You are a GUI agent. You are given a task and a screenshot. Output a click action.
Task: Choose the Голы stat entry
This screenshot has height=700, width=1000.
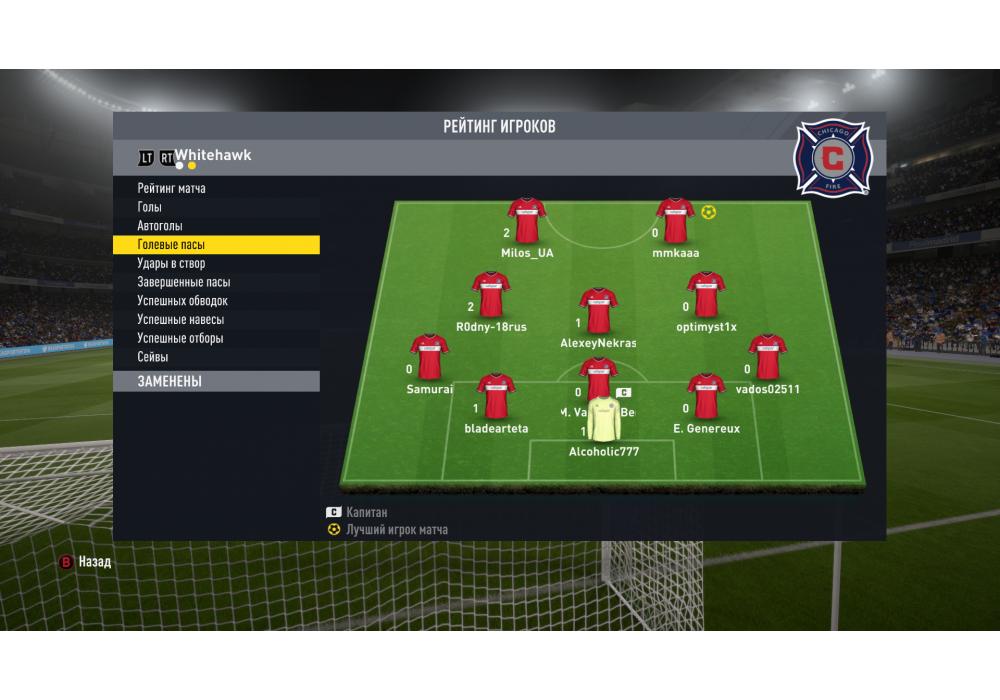150,207
